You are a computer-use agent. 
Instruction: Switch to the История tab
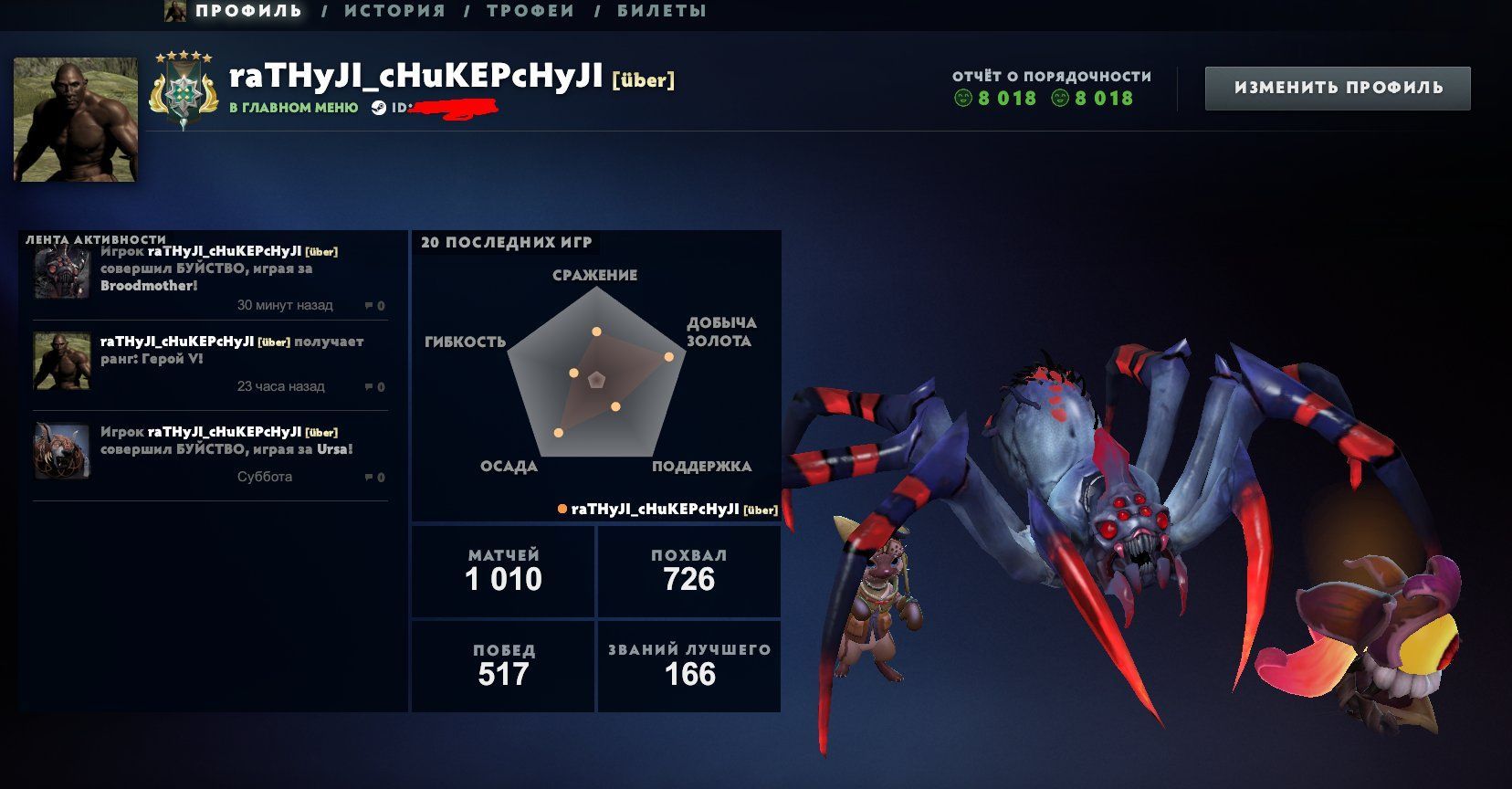(x=394, y=11)
